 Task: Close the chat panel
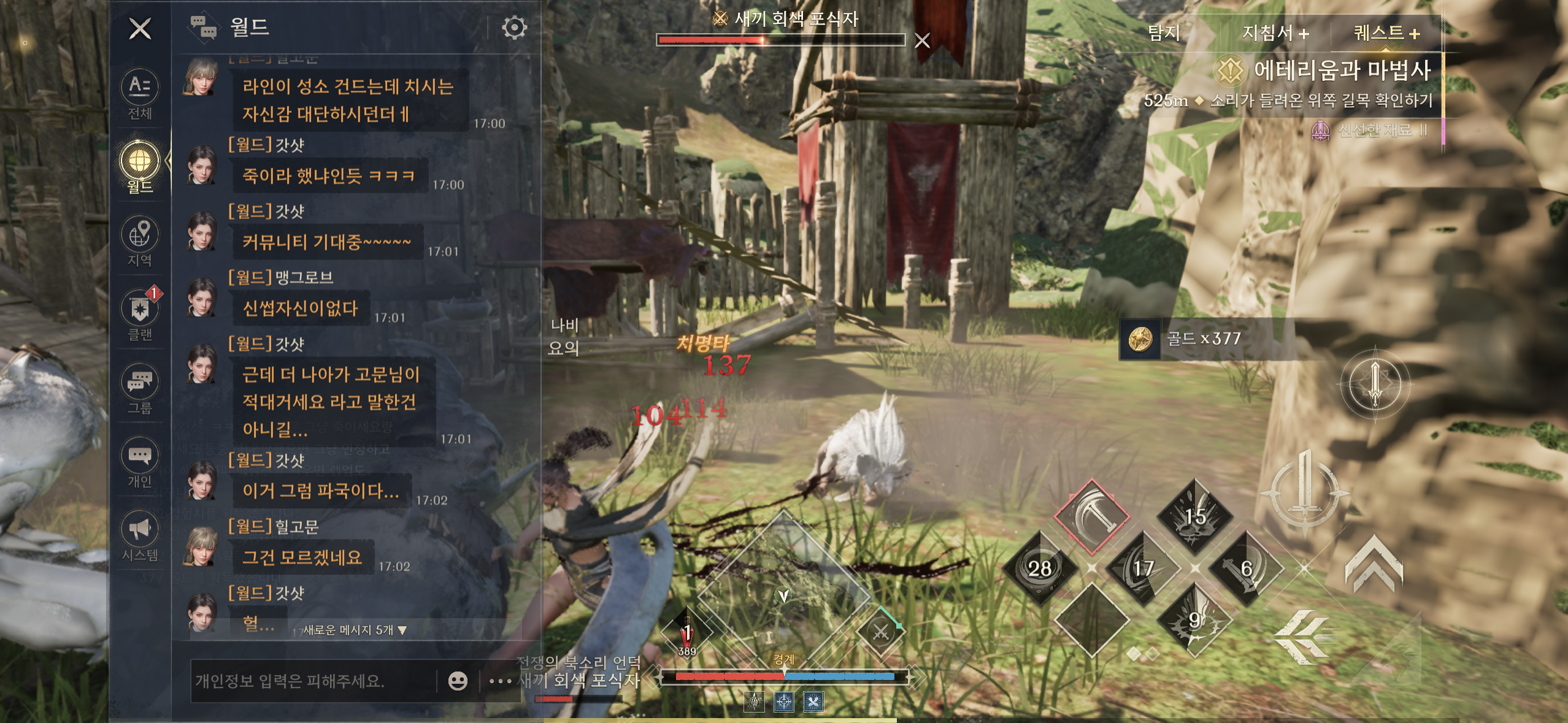(140, 28)
